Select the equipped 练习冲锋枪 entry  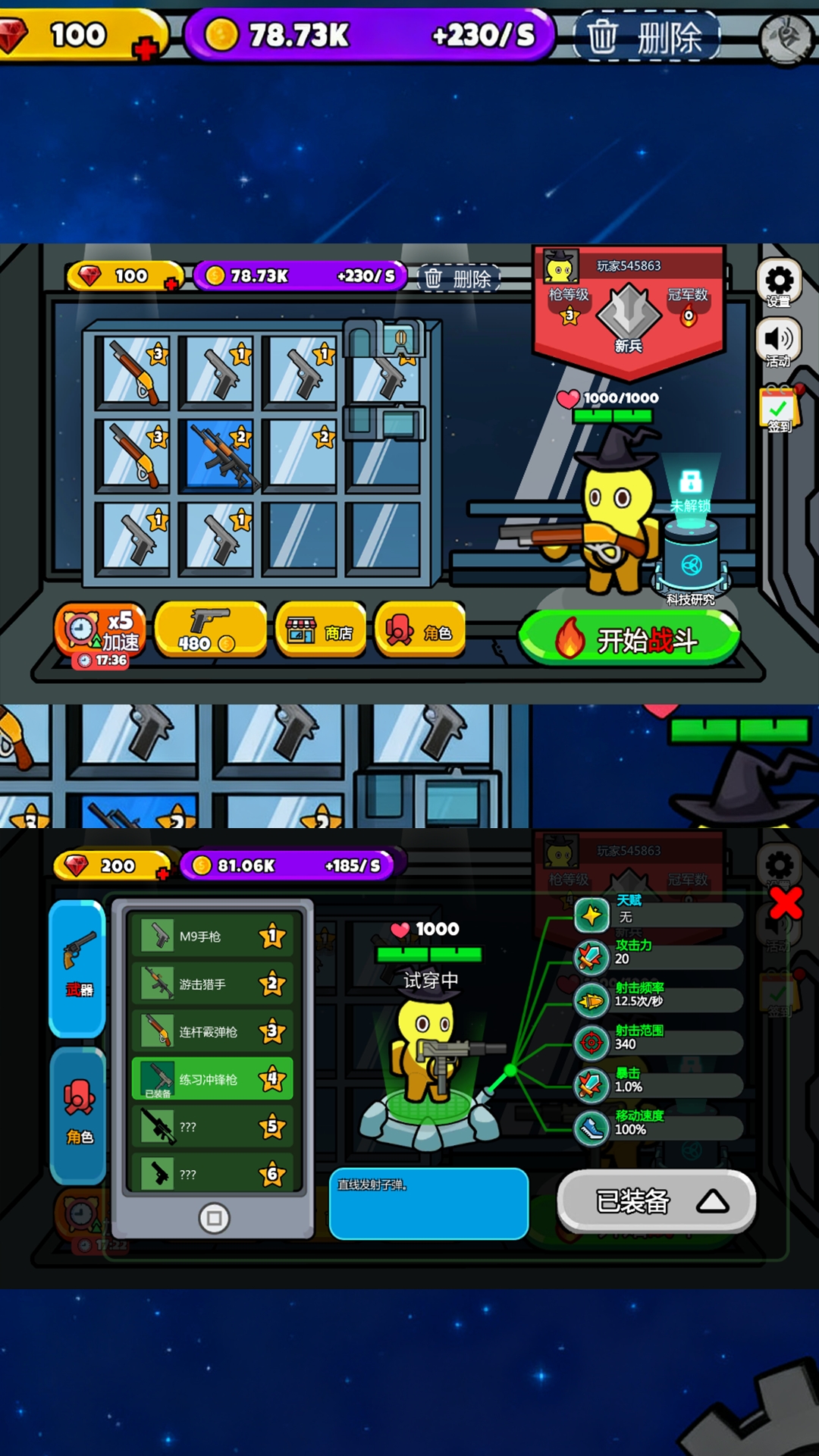tap(212, 1079)
